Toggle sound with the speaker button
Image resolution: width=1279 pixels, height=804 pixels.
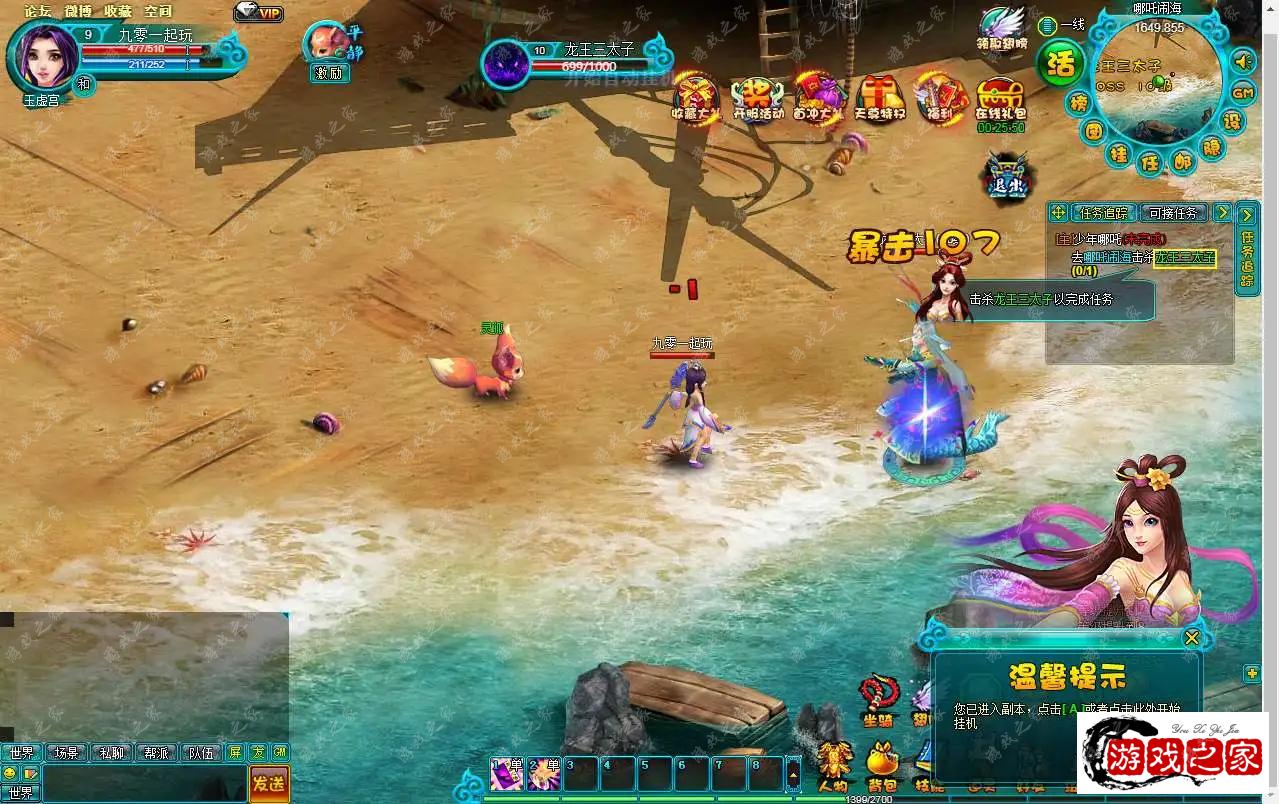coord(1242,62)
